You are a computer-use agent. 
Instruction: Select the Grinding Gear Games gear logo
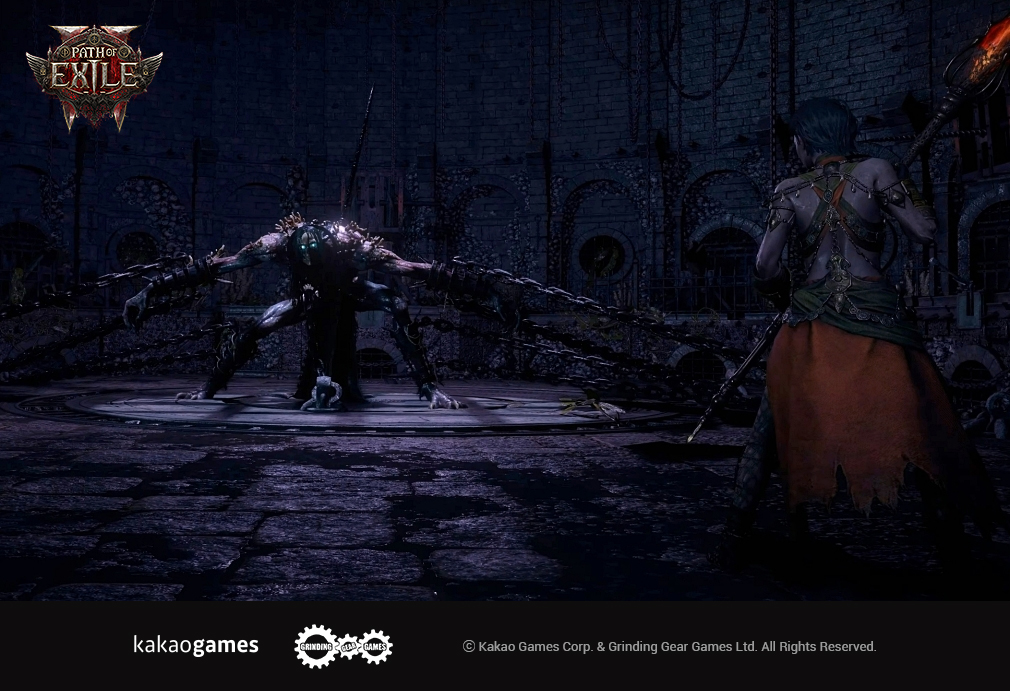(343, 646)
